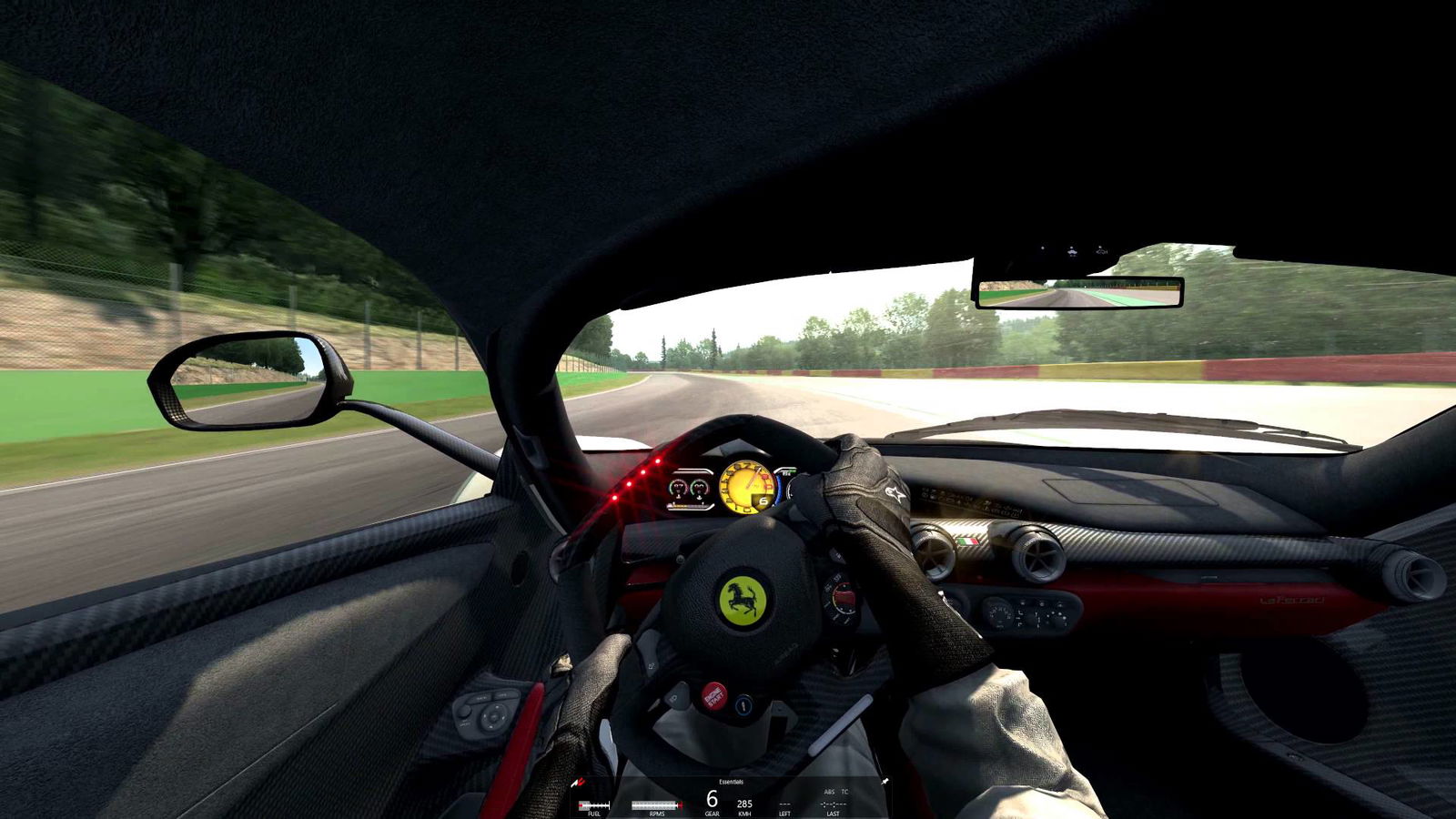Select the Essentials panel title bar
Screen dimensions: 1456x819
pyautogui.click(x=731, y=782)
